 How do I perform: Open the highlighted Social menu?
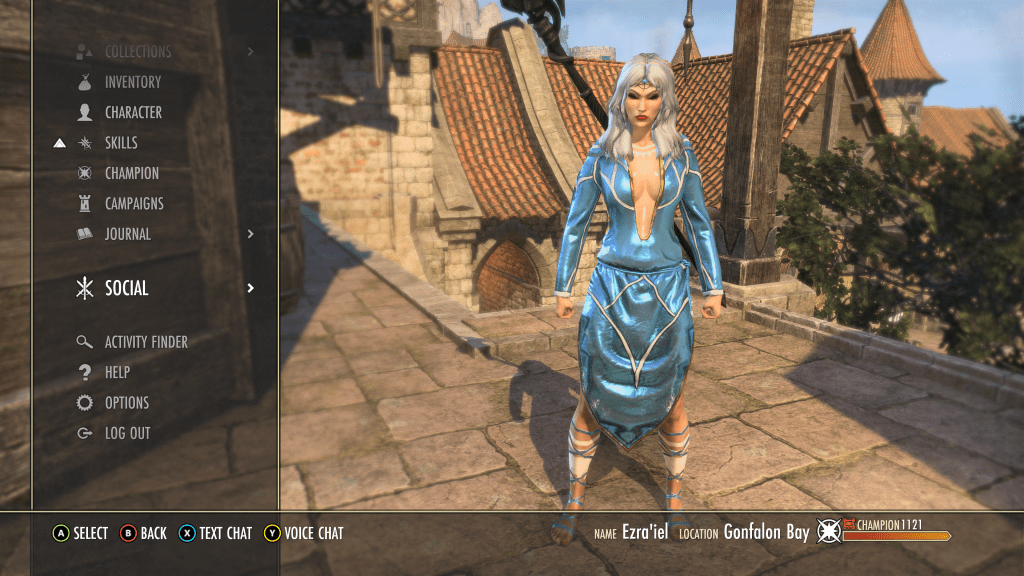tap(127, 288)
